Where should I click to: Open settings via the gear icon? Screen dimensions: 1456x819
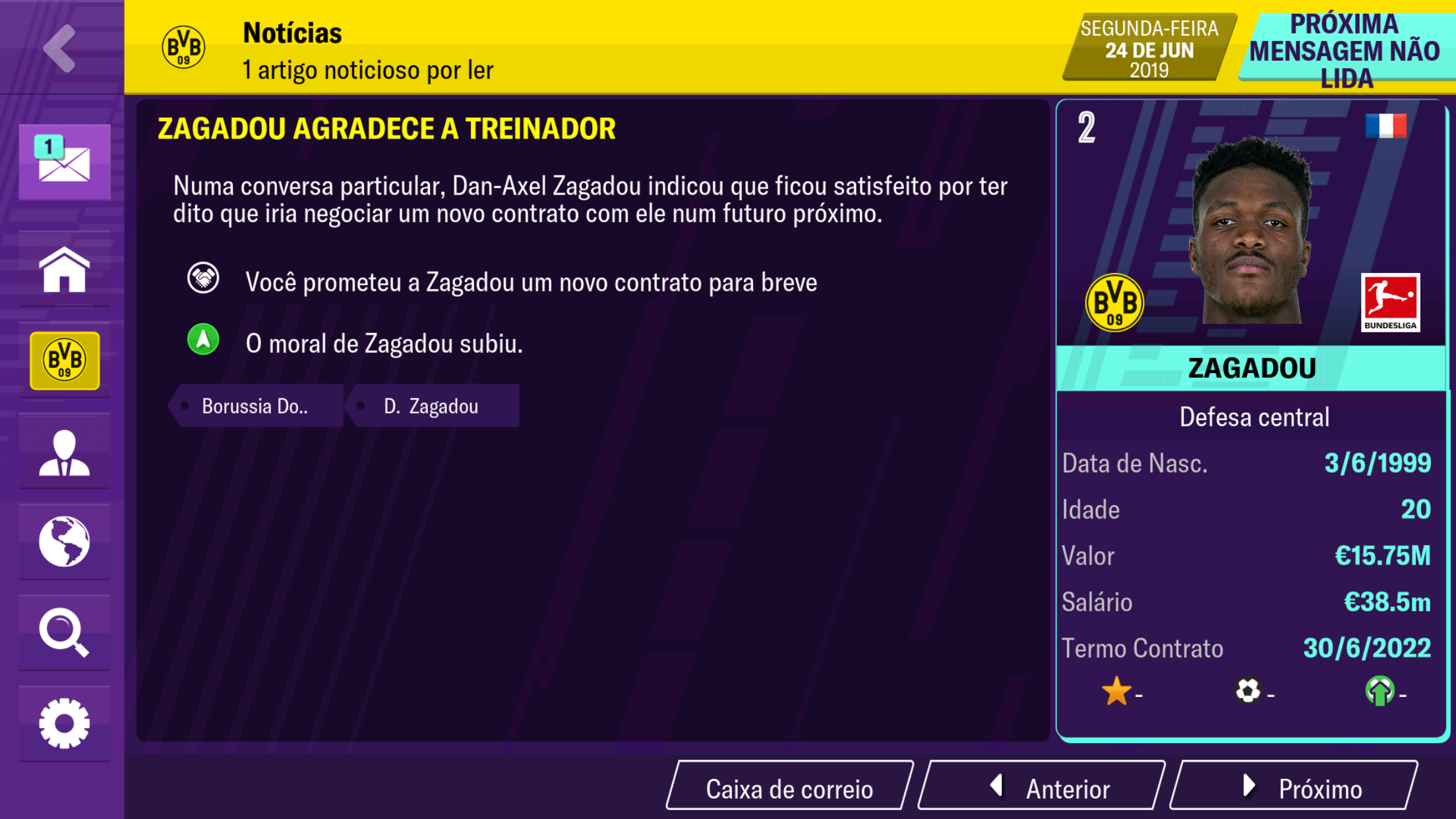click(x=64, y=722)
